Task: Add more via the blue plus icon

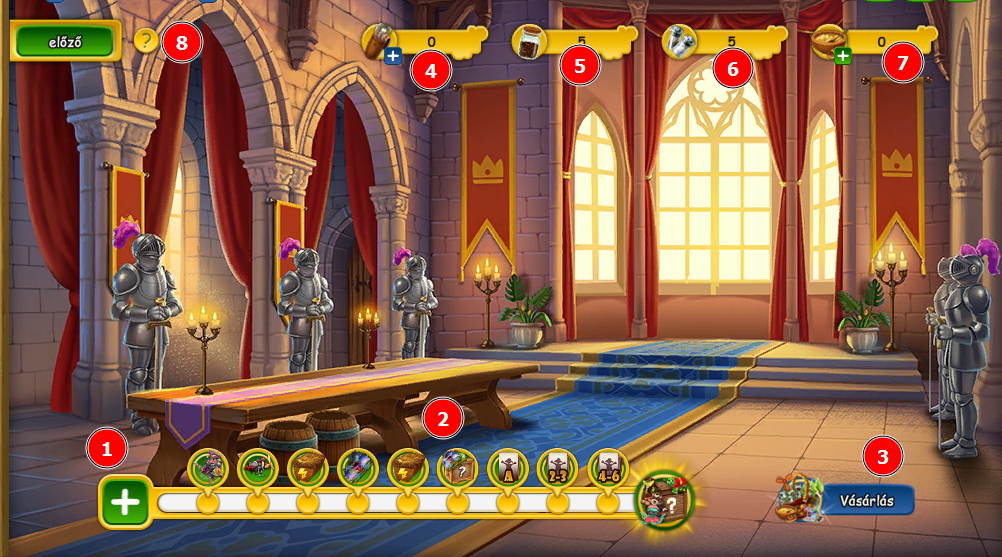Action: click(x=393, y=56)
